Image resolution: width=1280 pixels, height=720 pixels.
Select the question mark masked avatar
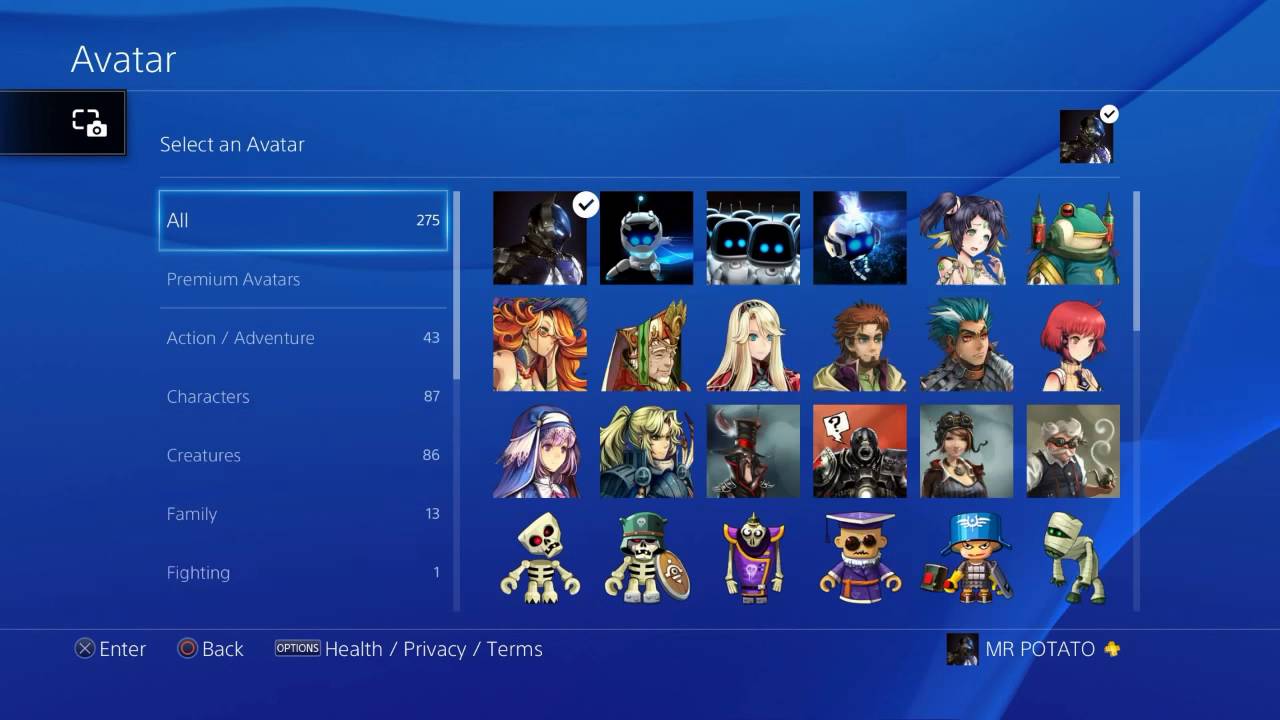click(860, 450)
